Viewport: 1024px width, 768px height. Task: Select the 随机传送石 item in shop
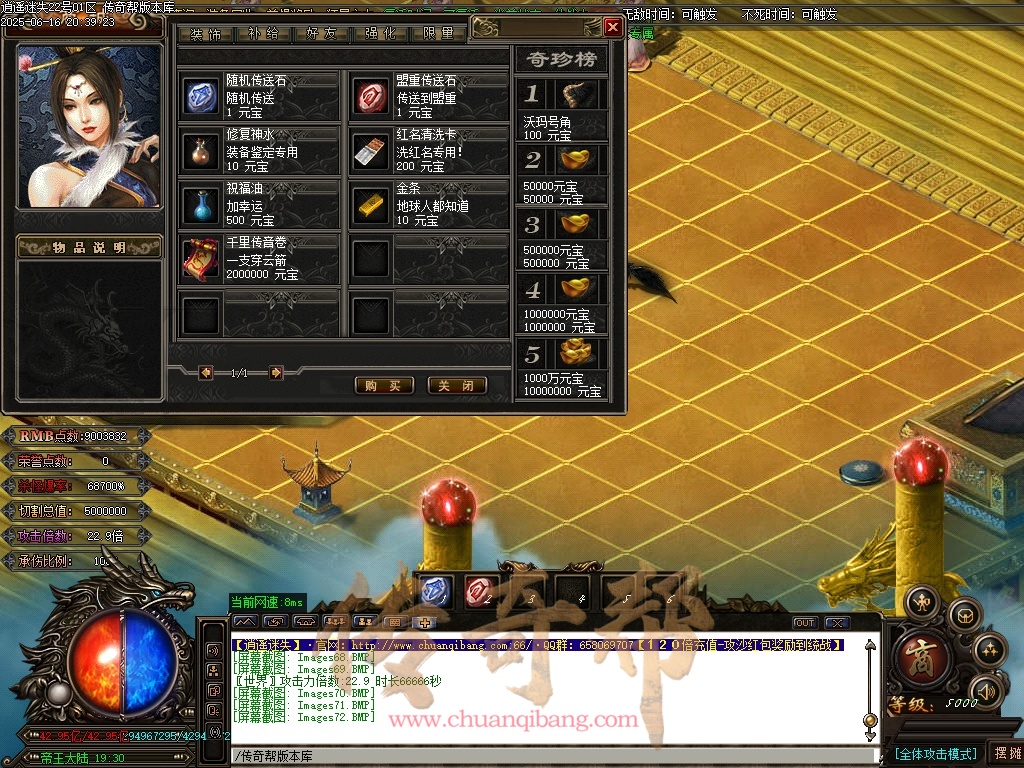pos(201,96)
